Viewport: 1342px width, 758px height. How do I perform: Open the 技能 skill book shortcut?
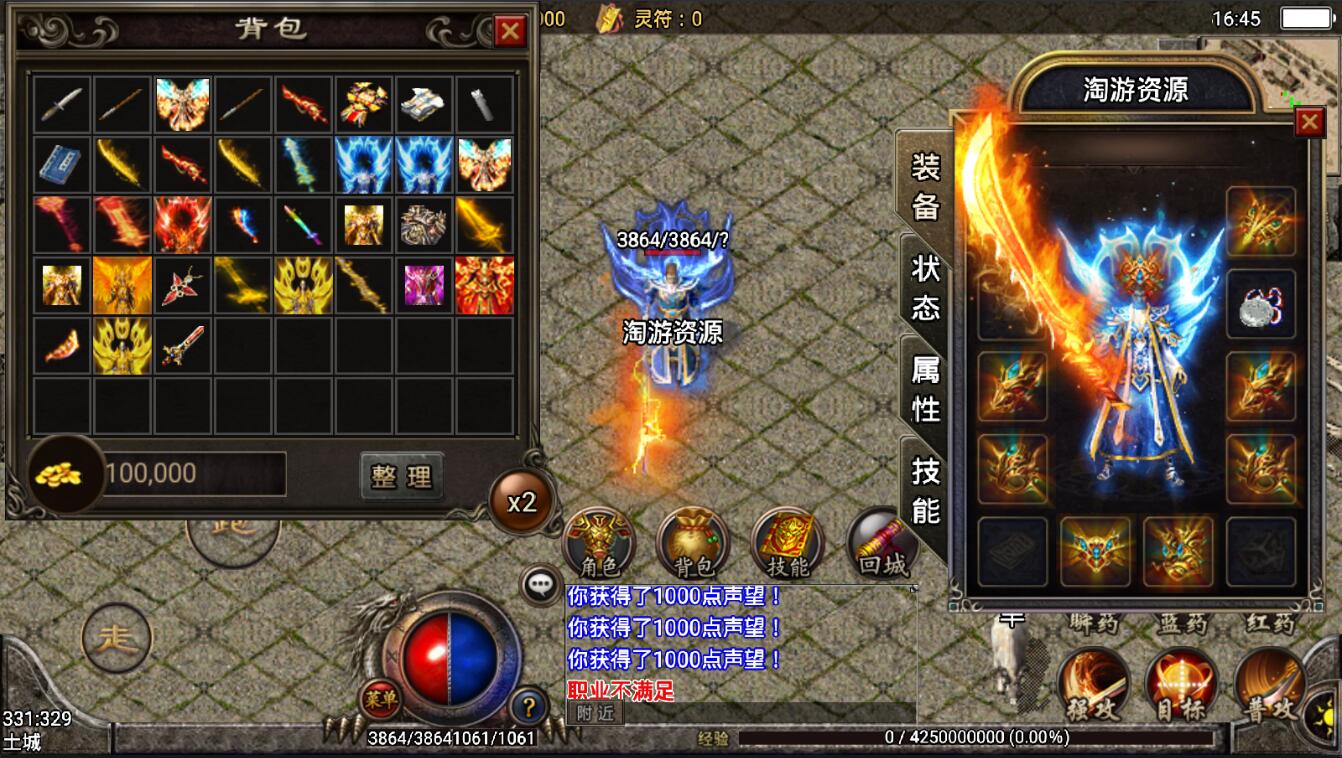point(787,545)
